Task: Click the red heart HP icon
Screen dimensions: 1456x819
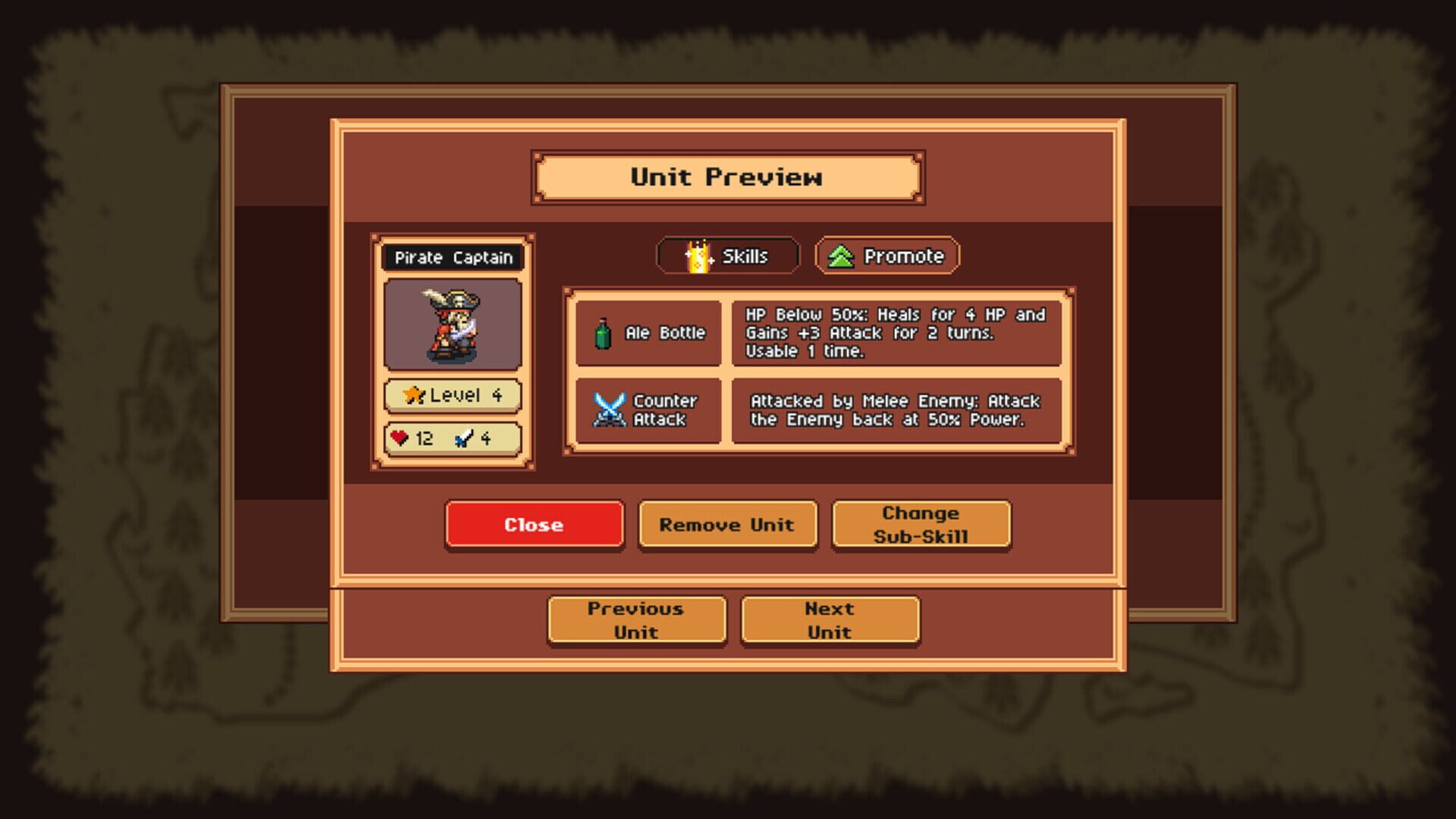Action: tap(400, 437)
